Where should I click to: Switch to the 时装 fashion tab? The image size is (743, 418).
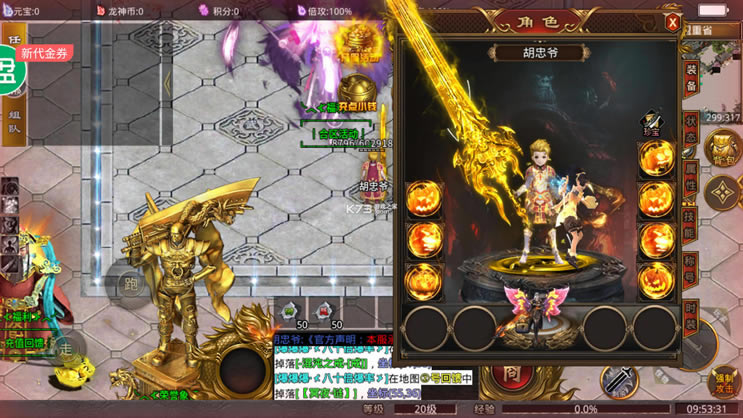(691, 319)
